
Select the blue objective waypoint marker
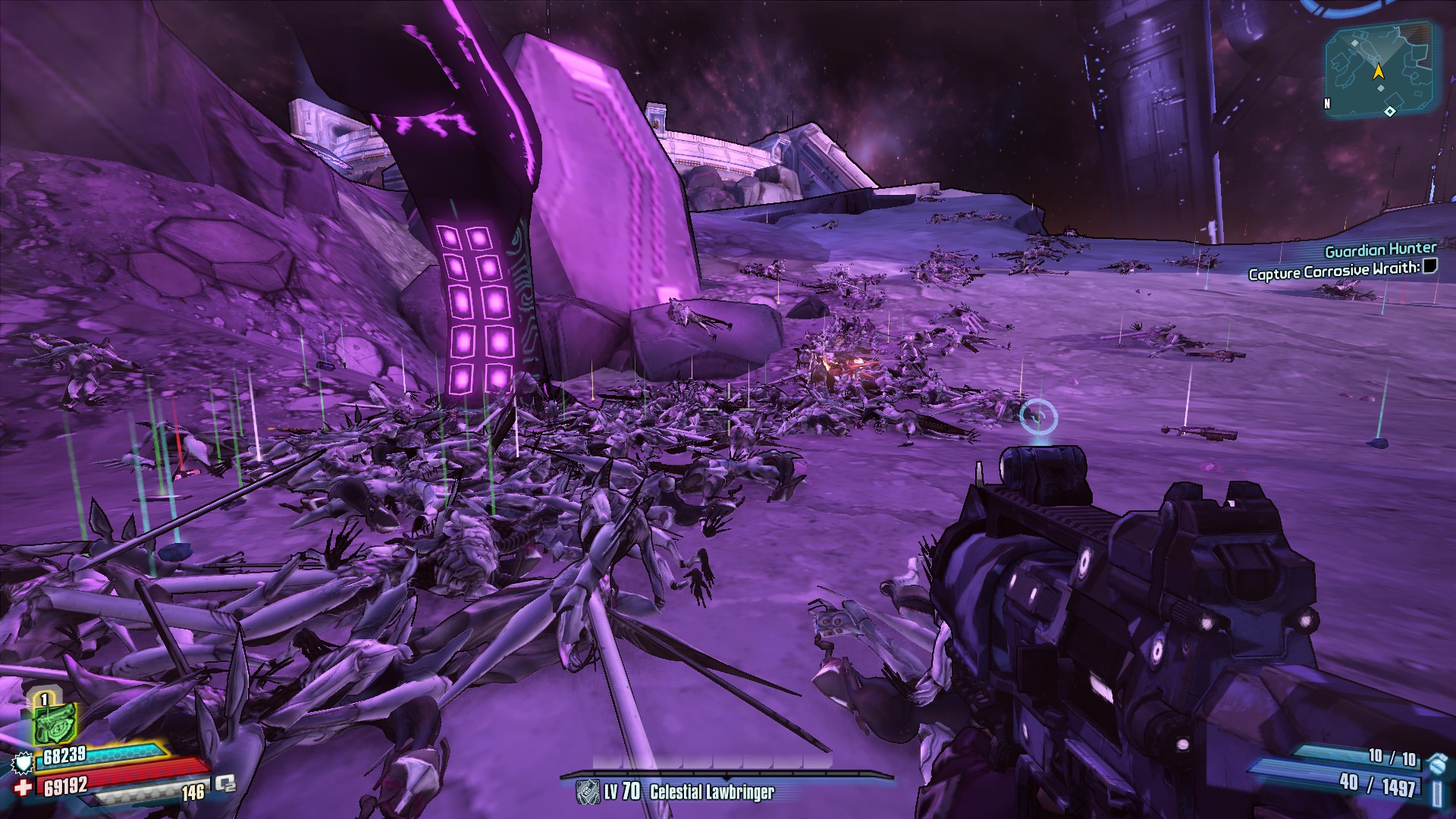(1037, 416)
